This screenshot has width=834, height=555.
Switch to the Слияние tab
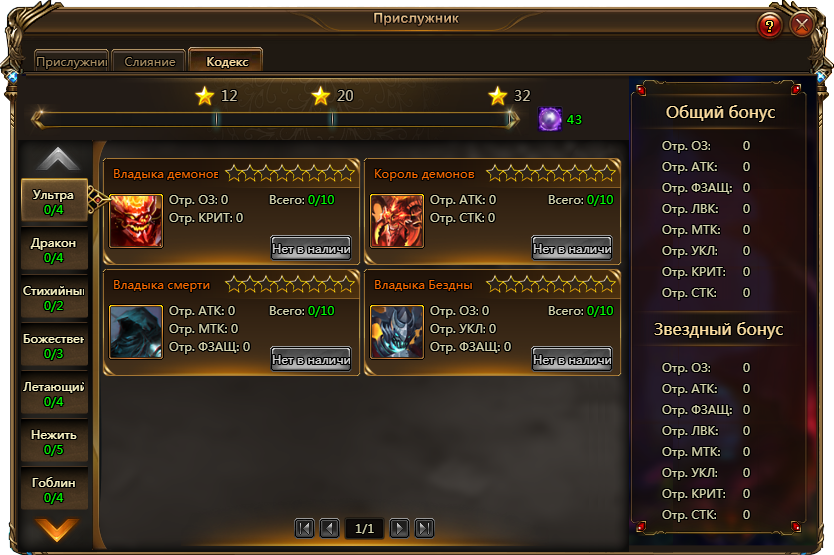[150, 62]
